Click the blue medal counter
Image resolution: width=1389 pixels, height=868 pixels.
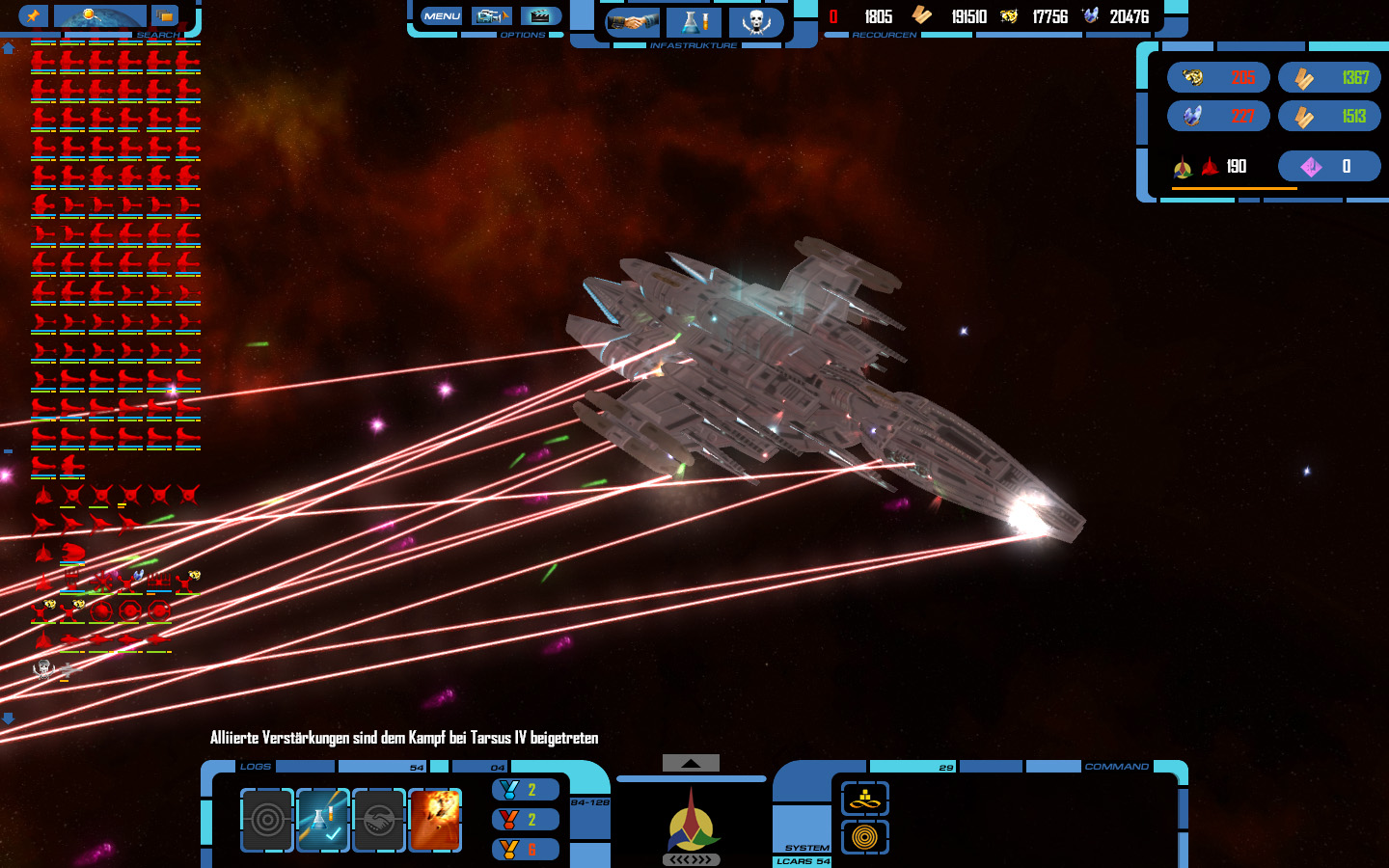pos(526,790)
